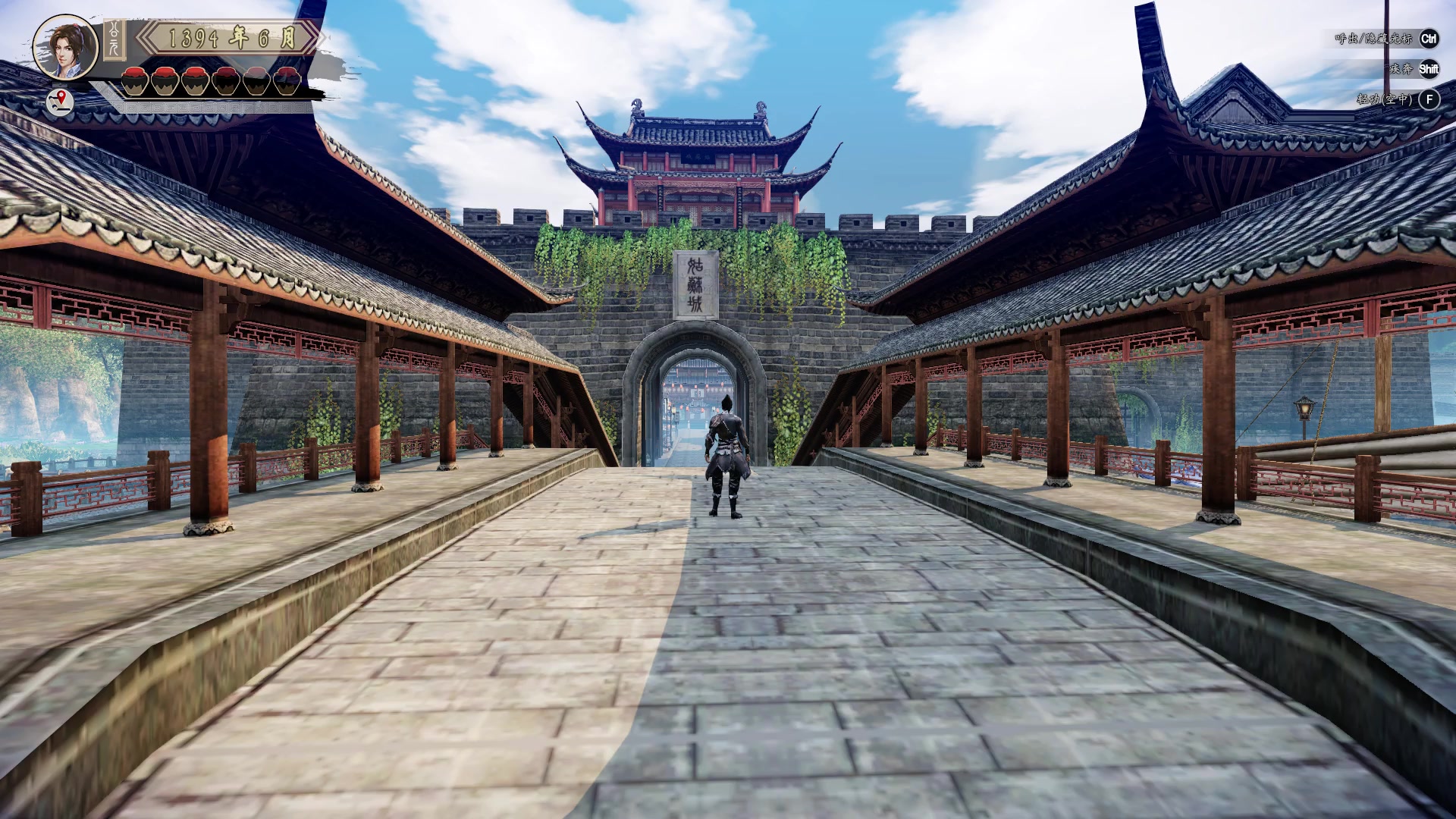The width and height of the screenshot is (1456, 819).
Task: Toggle the dimmed fifth wine jar
Action: pyautogui.click(x=256, y=80)
